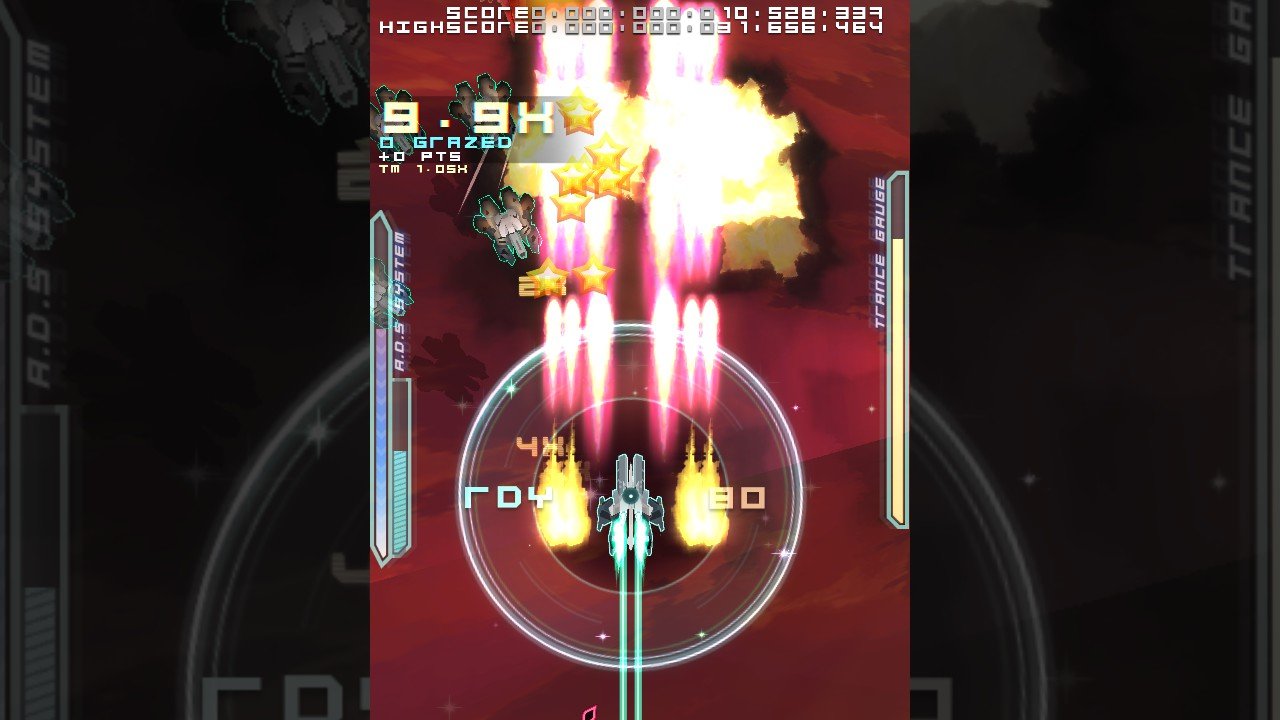The height and width of the screenshot is (720, 1280).
Task: Click the RDY bomb indicator
Action: (x=508, y=494)
